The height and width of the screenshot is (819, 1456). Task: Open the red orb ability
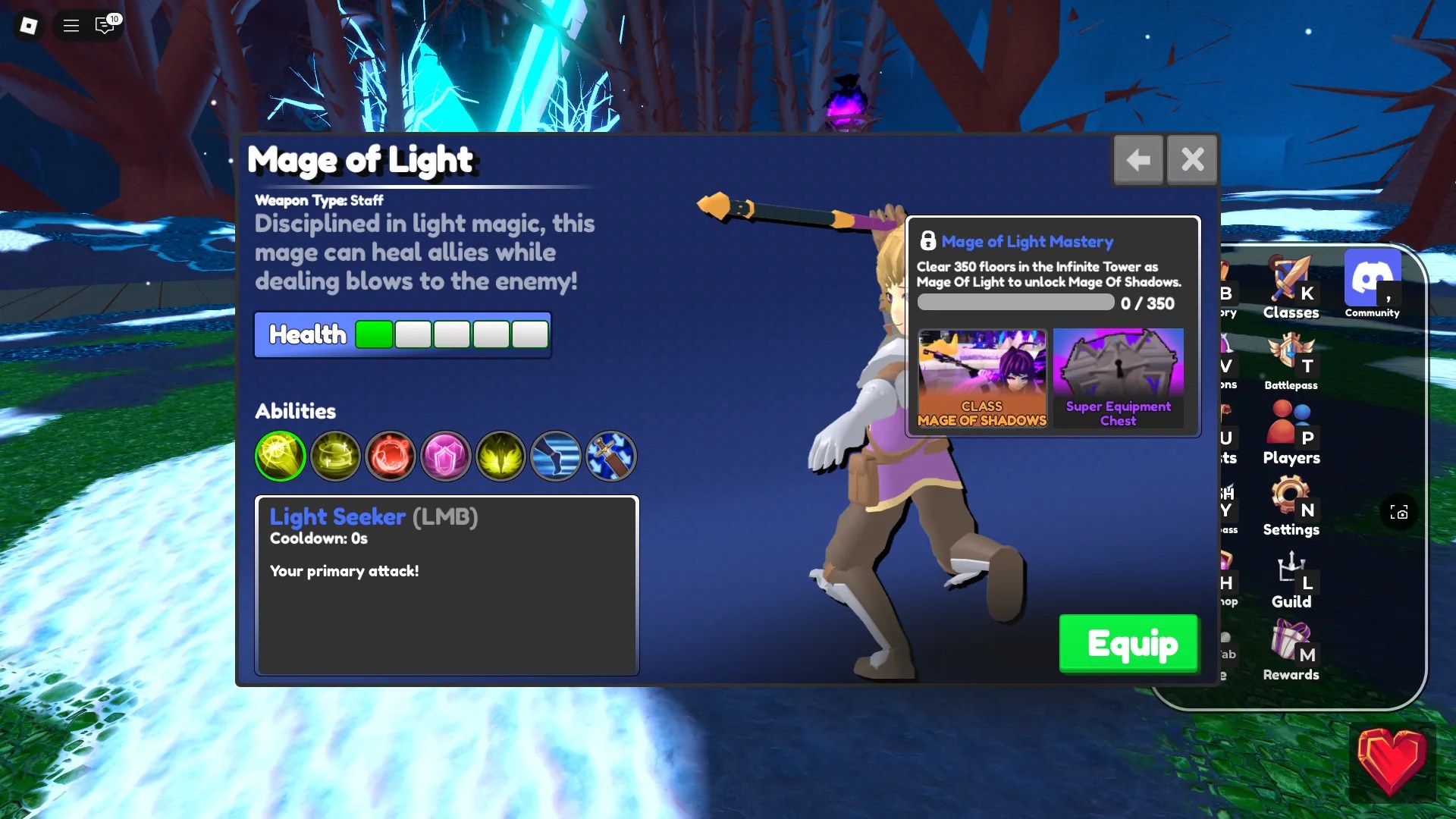(391, 456)
